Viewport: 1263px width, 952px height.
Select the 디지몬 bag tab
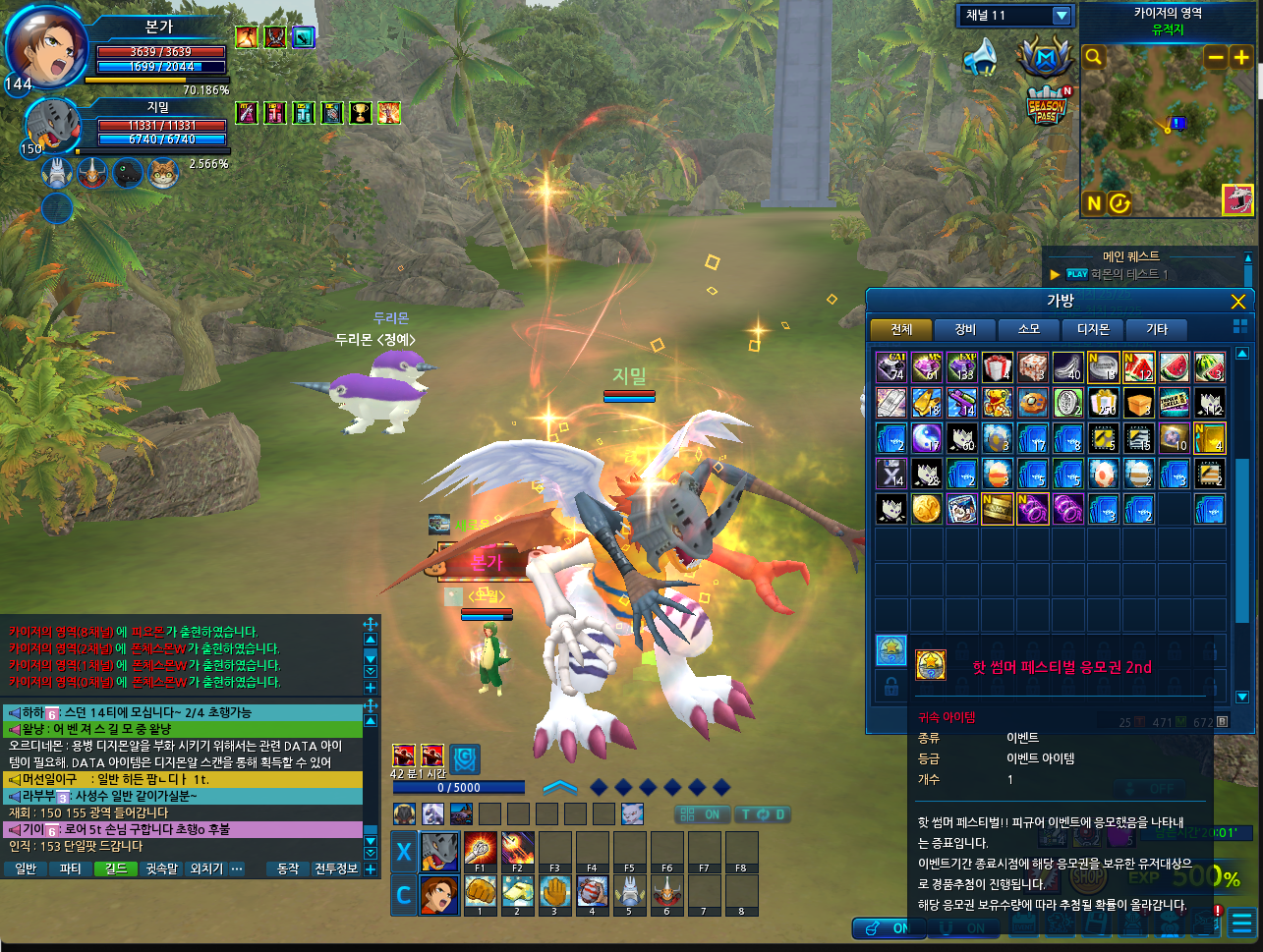tap(1093, 329)
